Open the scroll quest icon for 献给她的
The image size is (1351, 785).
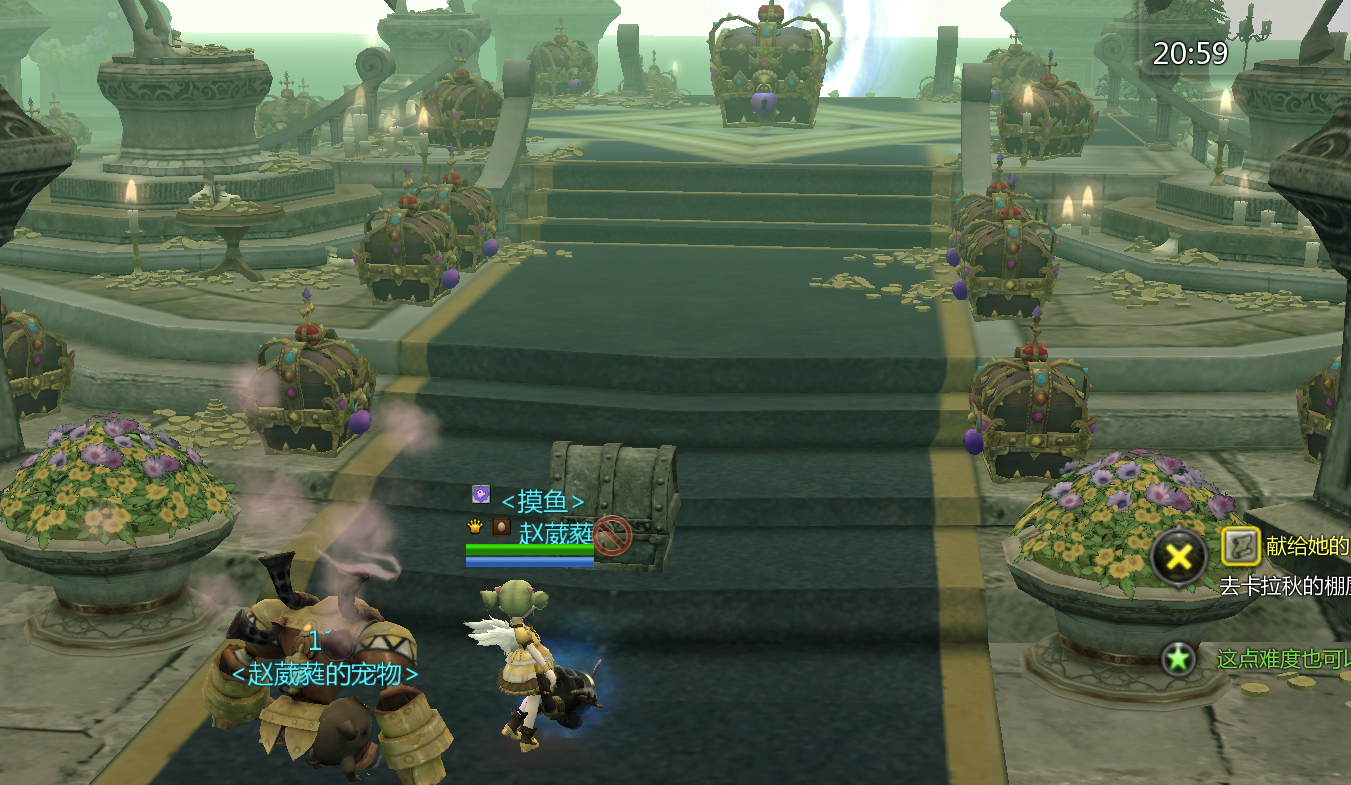1240,546
